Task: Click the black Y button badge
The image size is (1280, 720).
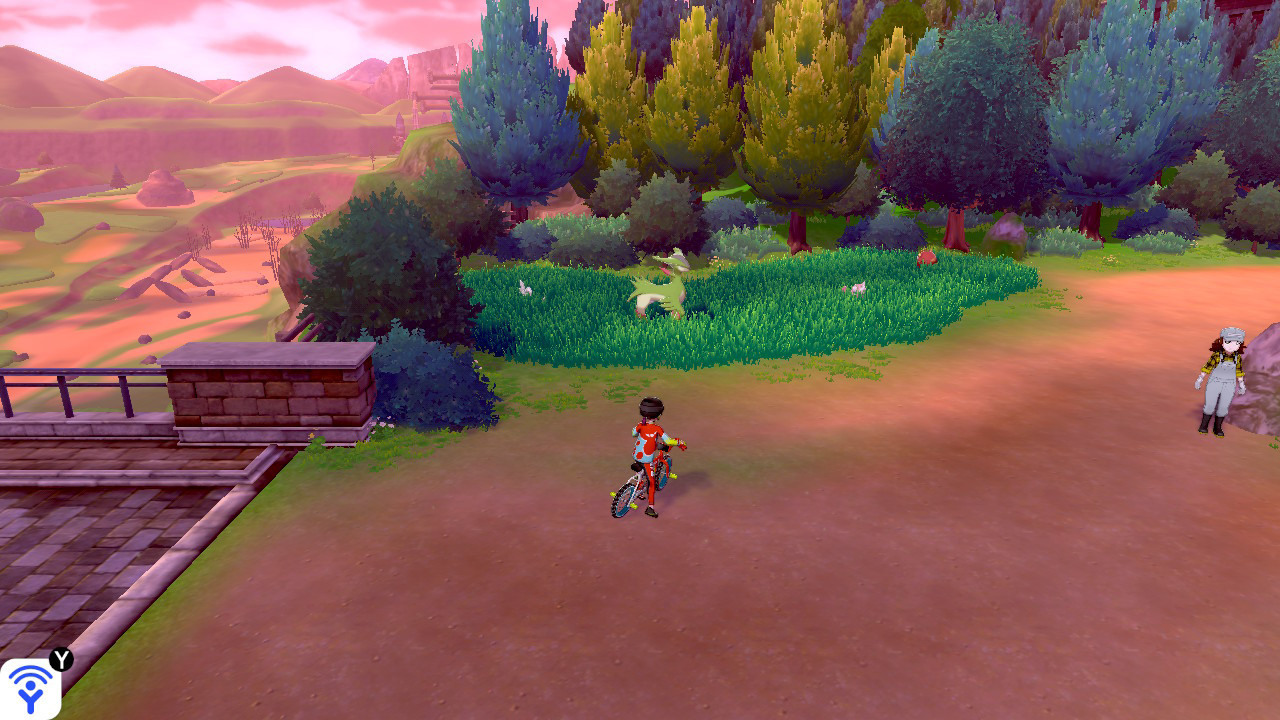Action: [x=61, y=658]
